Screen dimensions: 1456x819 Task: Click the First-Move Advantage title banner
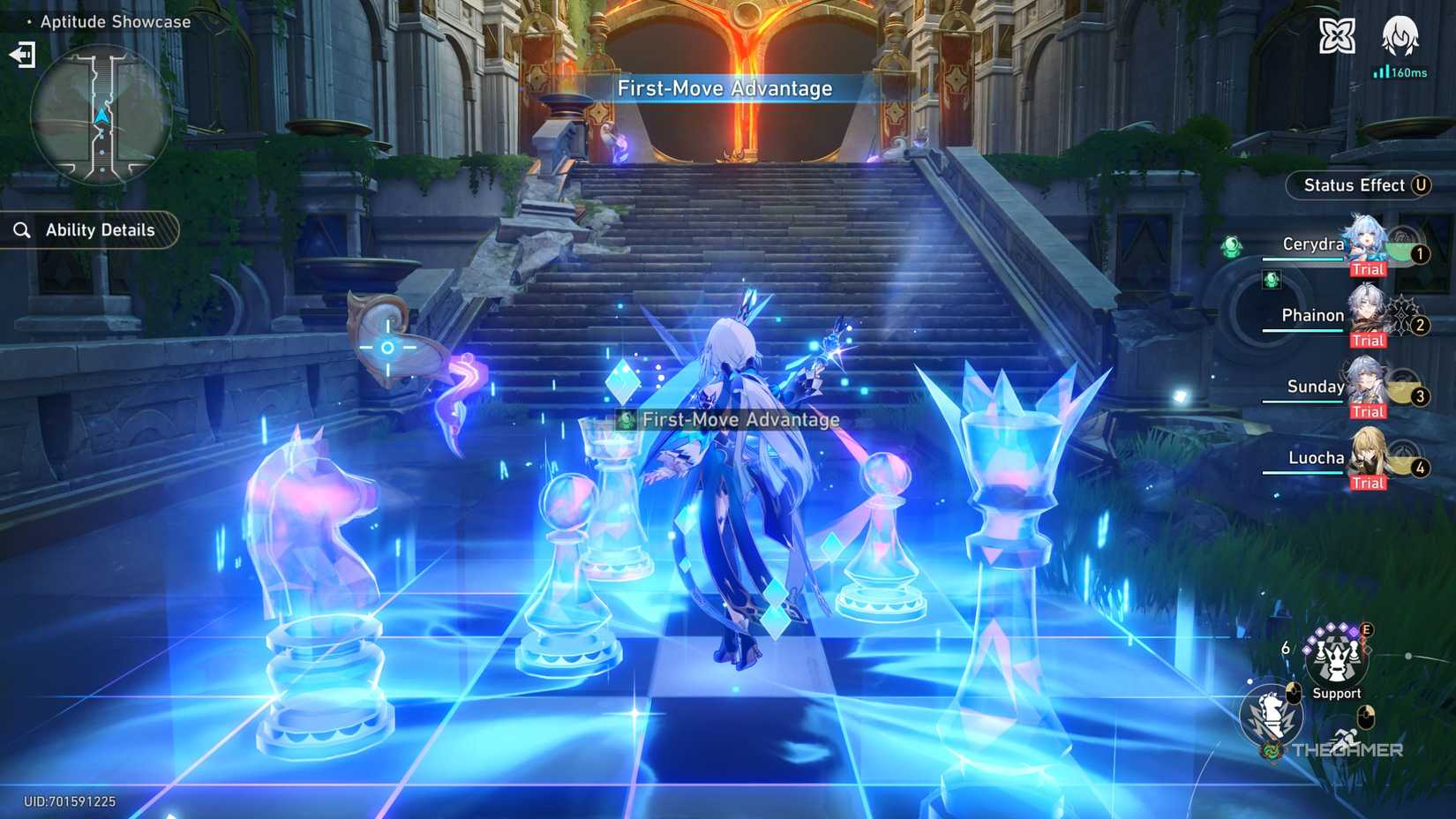(725, 88)
